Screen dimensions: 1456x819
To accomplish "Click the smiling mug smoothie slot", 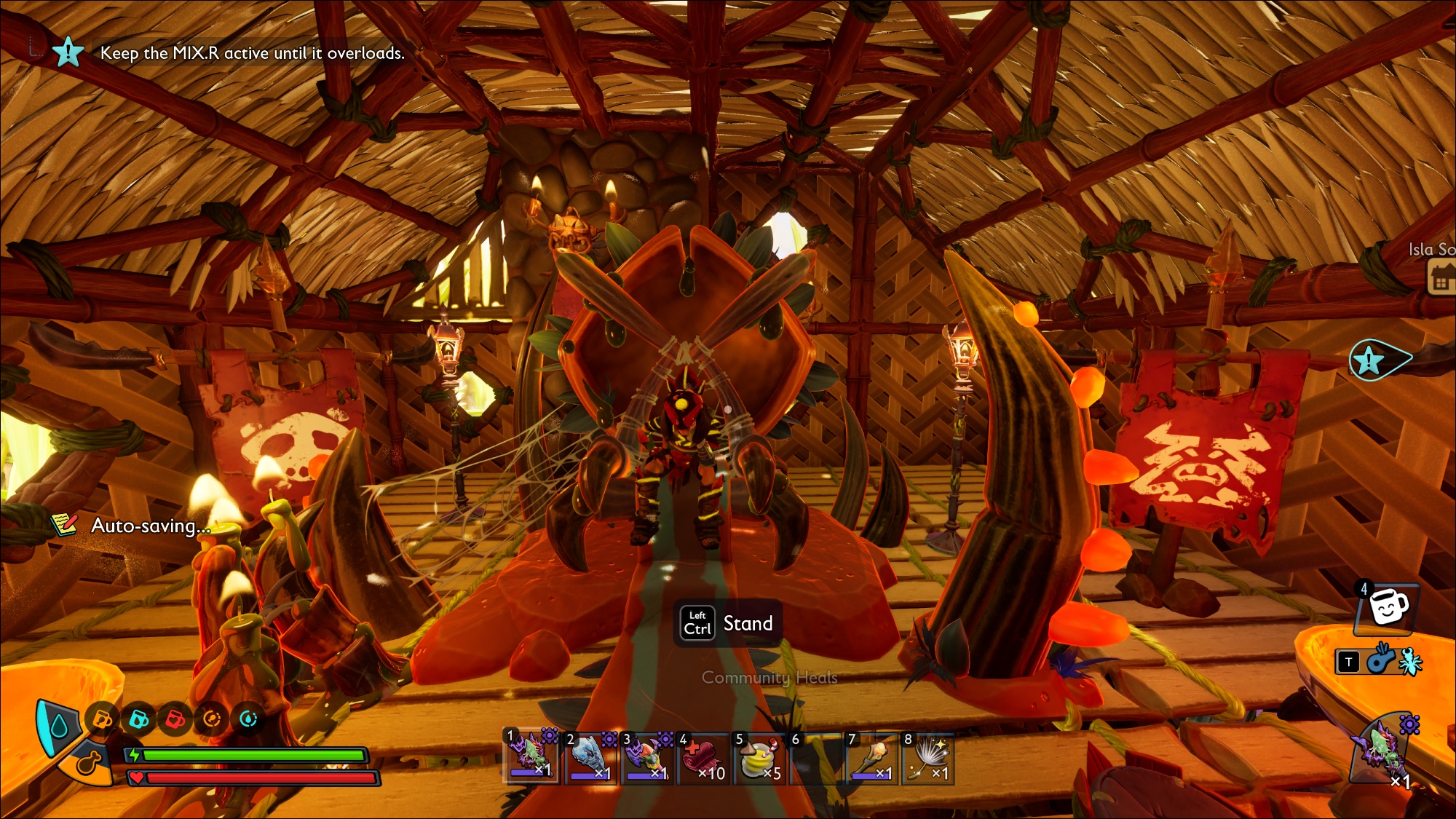I will coord(1387,607).
